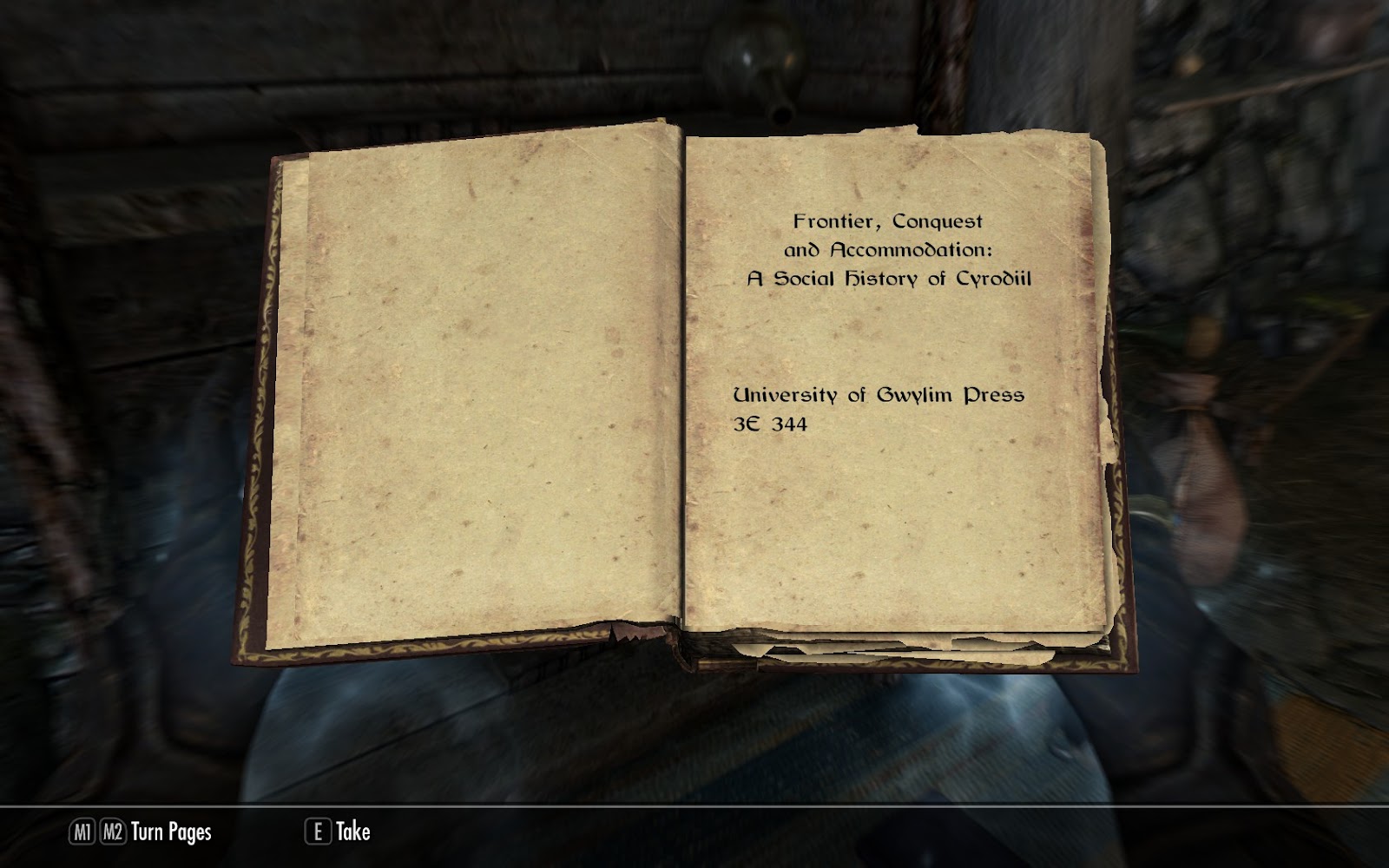Click the line A Social History of Cyrodiil
This screenshot has width=1389, height=868.
pos(891,279)
